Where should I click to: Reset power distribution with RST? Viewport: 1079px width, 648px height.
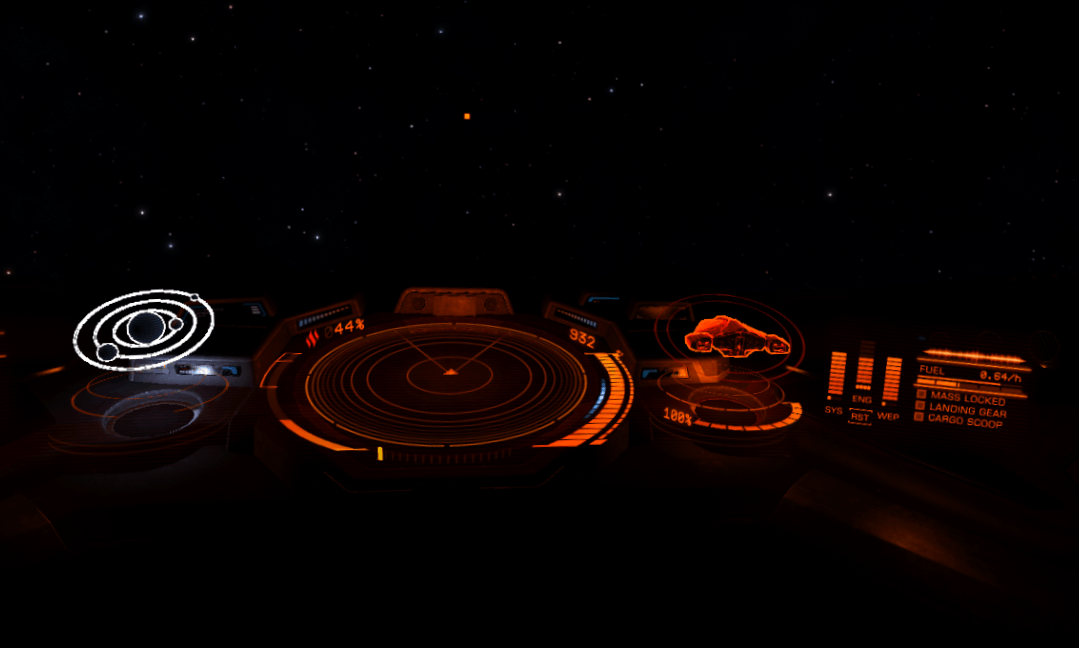tap(860, 417)
